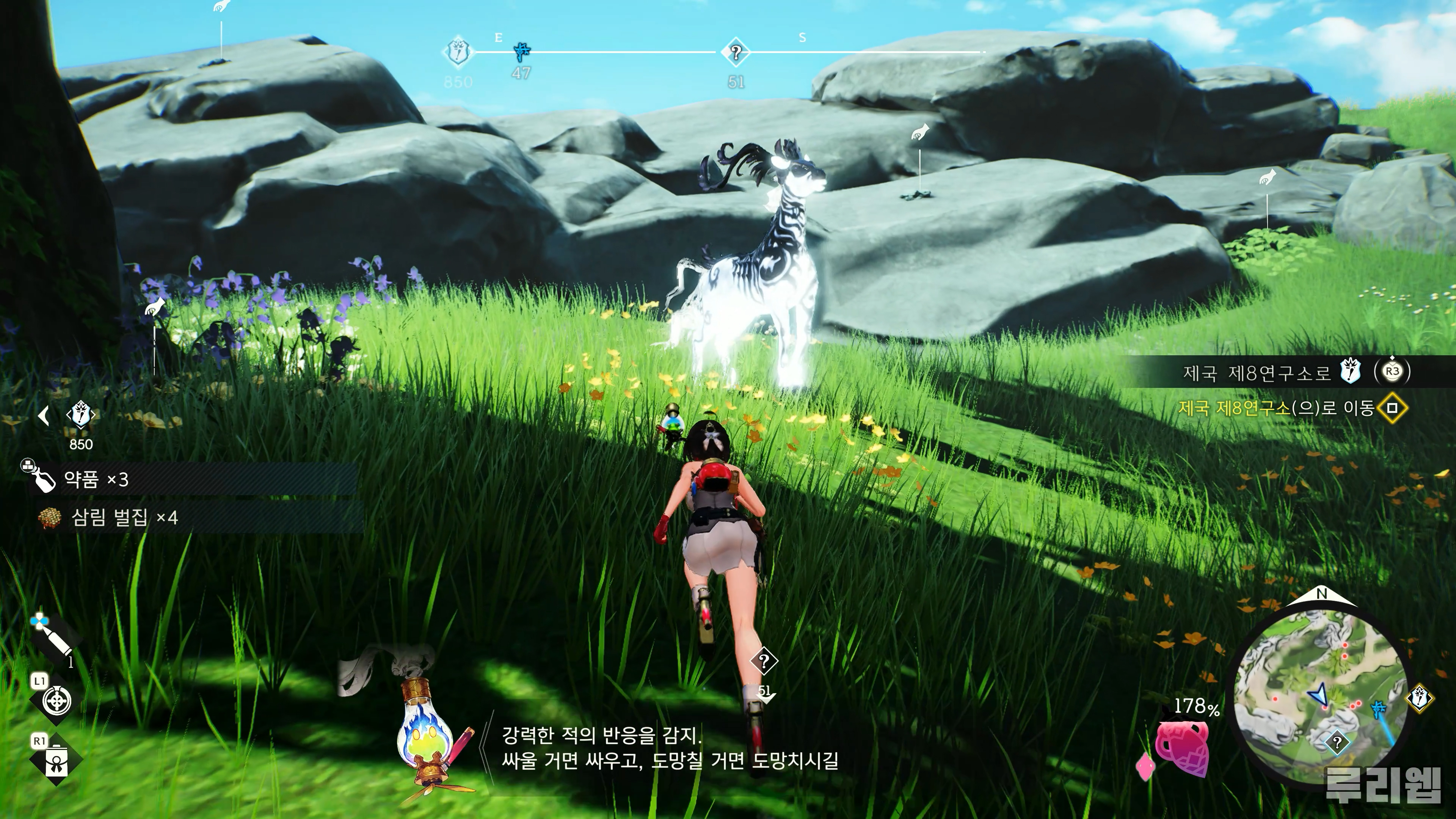Click the blue gathering marker on compass

pos(522,53)
